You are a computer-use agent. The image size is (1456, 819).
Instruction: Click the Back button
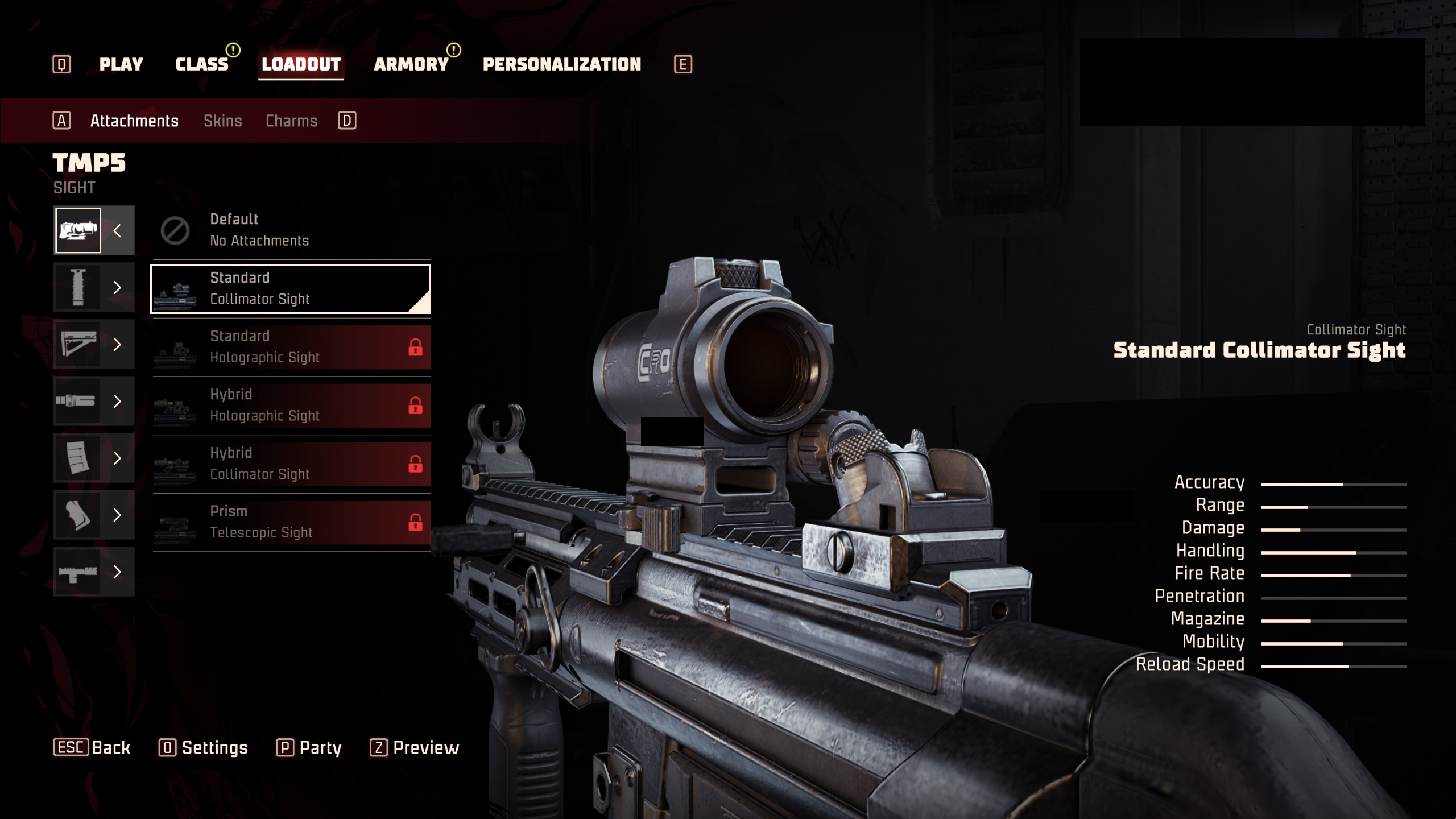[x=93, y=747]
